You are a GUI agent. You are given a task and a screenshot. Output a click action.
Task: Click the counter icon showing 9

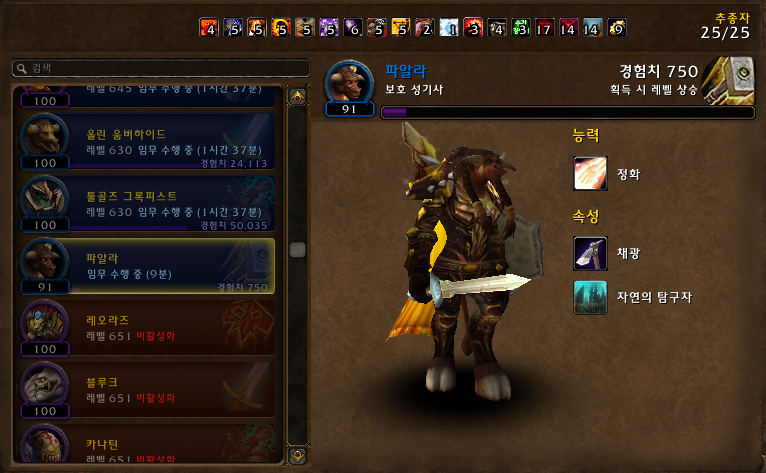pos(618,27)
